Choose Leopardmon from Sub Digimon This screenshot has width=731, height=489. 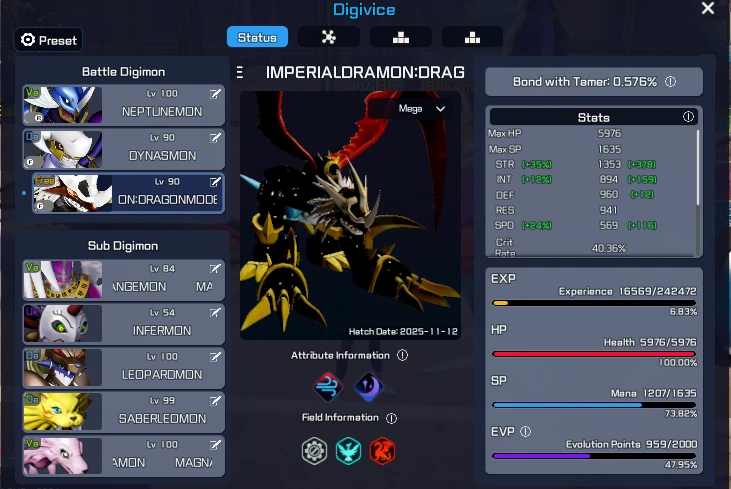point(123,367)
